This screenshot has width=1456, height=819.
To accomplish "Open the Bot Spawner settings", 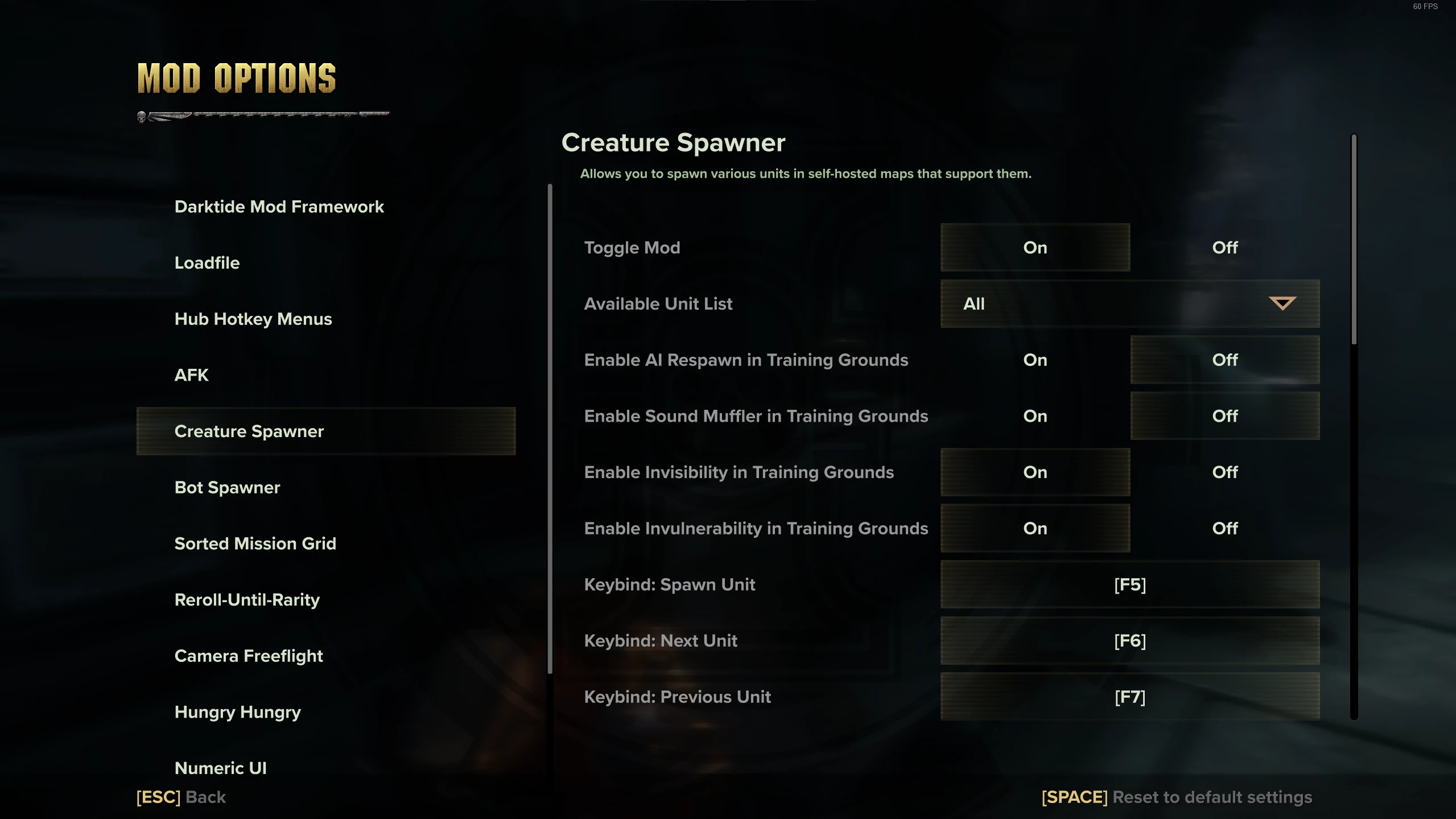I will (228, 487).
